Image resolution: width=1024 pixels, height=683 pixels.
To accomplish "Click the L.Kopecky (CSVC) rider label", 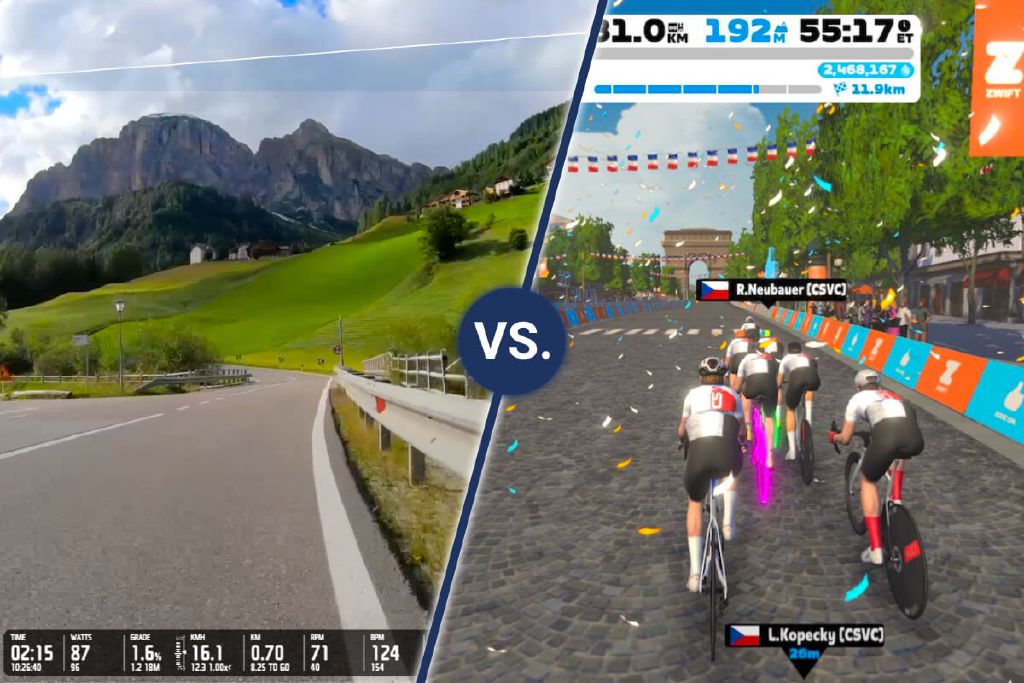I will click(806, 635).
